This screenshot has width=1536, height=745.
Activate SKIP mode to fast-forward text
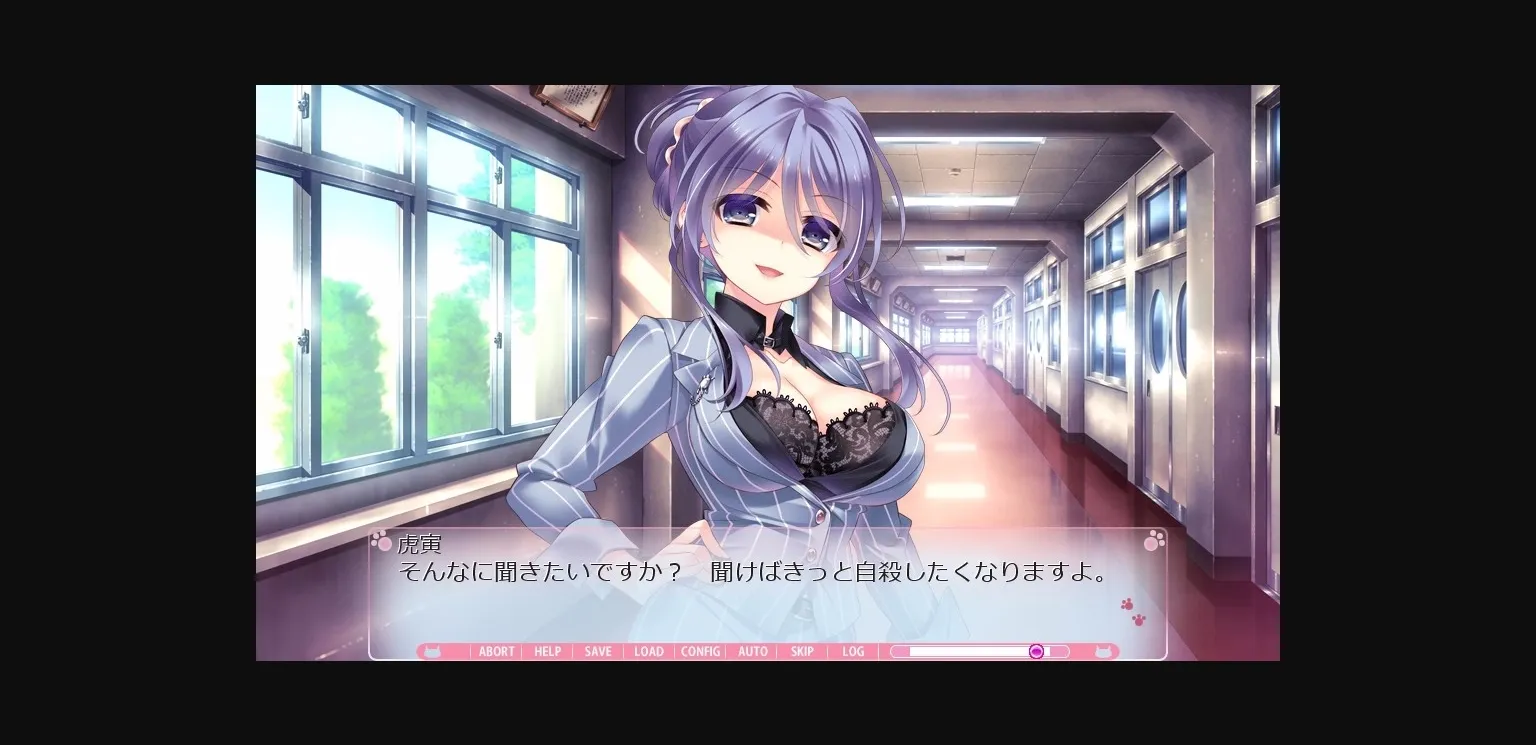[x=802, y=651]
